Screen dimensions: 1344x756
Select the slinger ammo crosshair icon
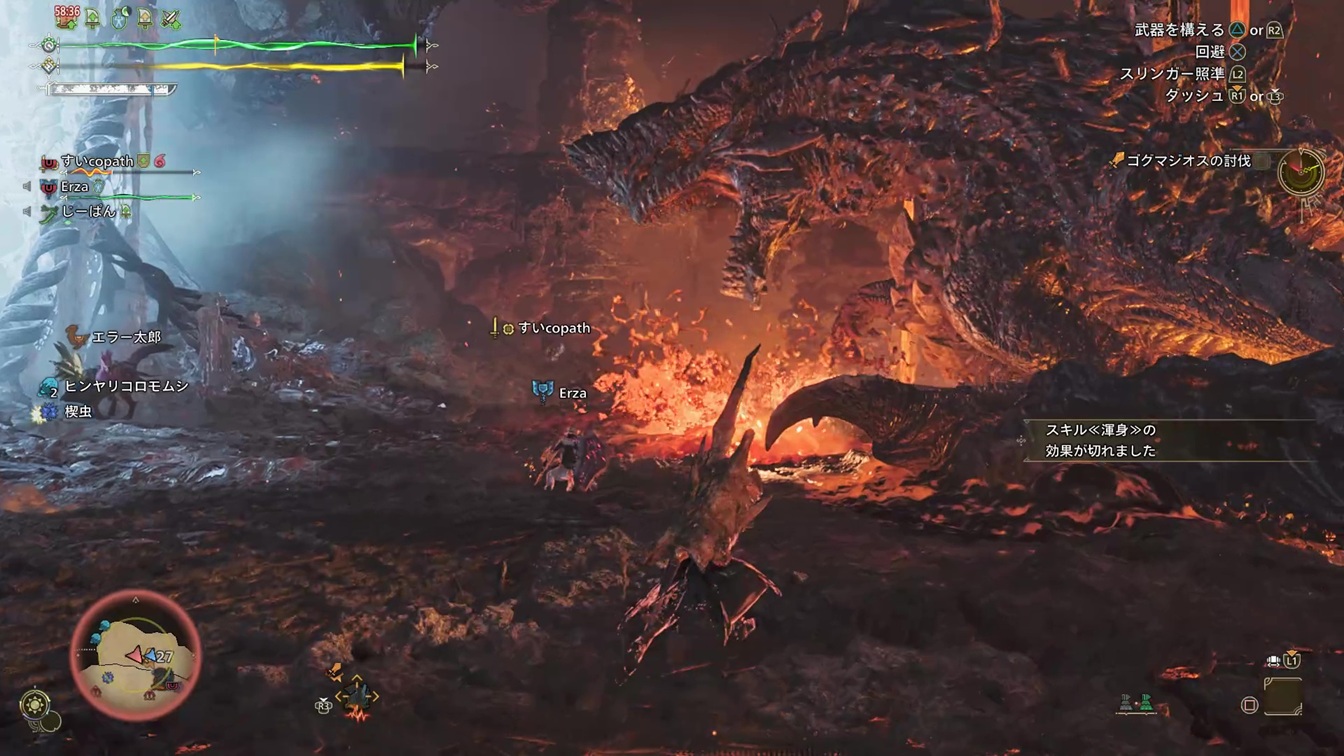point(356,696)
